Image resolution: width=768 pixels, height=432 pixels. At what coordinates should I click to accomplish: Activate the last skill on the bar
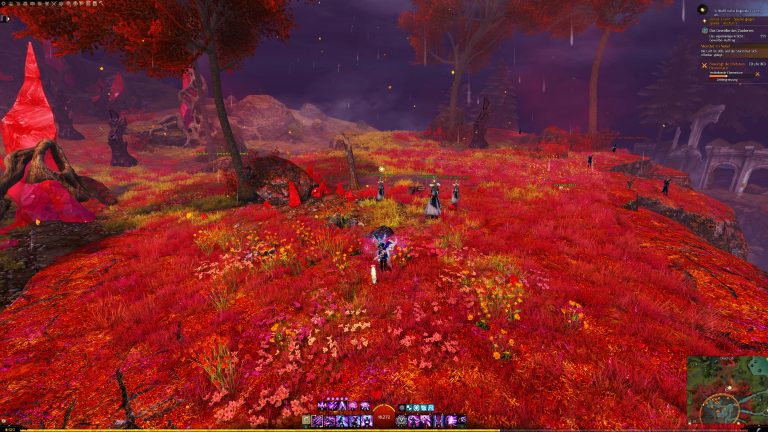pos(462,421)
